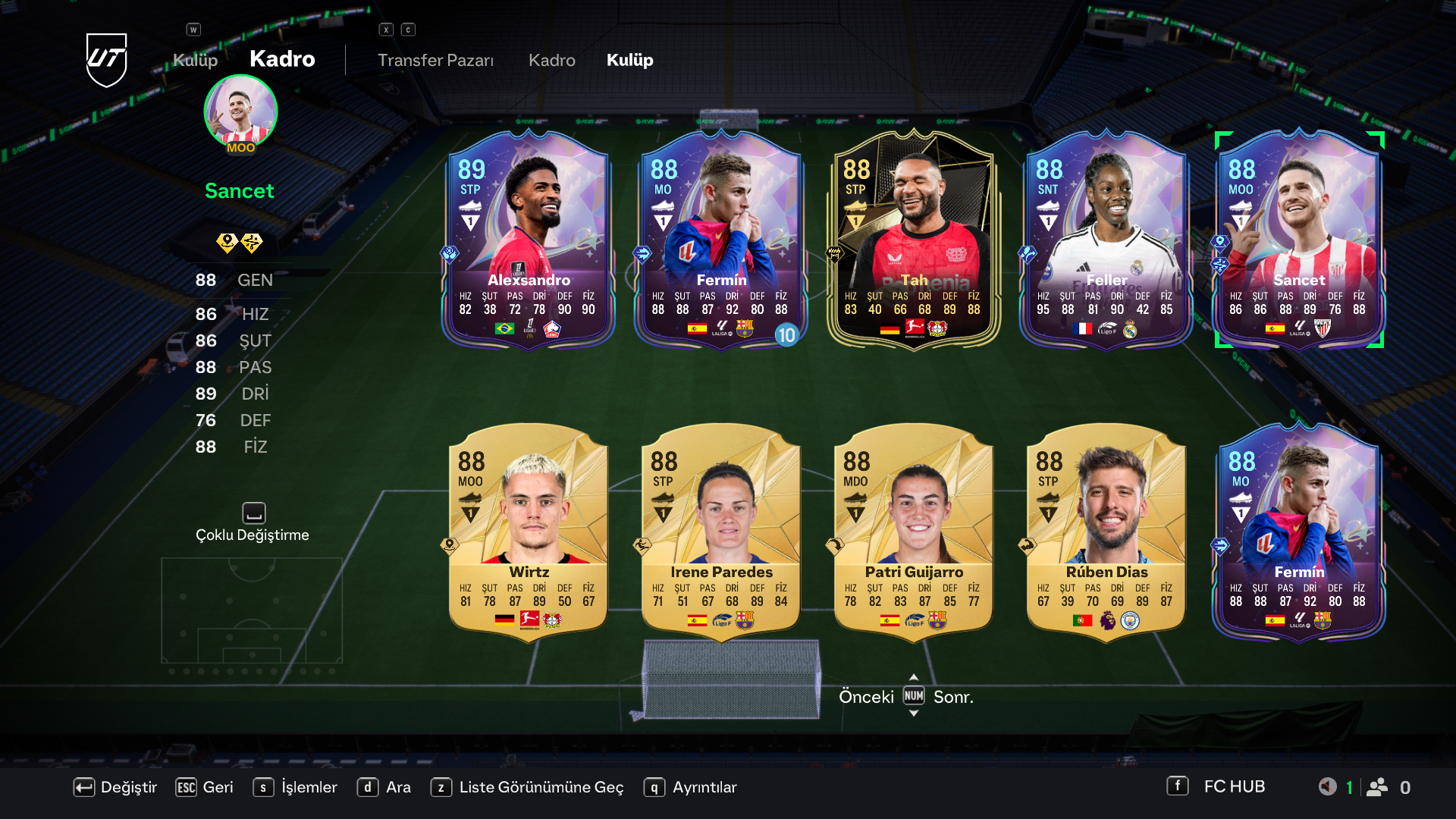Pick the Patri Guijarro card
The height and width of the screenshot is (819, 1456).
914,531
